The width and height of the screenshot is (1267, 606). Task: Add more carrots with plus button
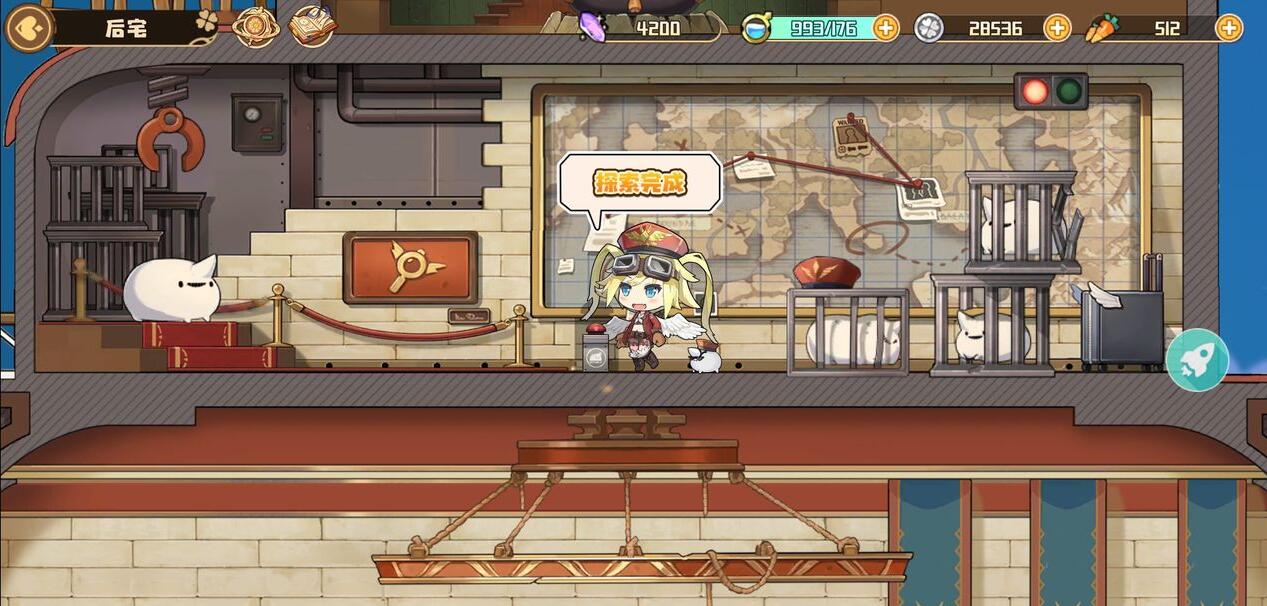pos(1229,28)
